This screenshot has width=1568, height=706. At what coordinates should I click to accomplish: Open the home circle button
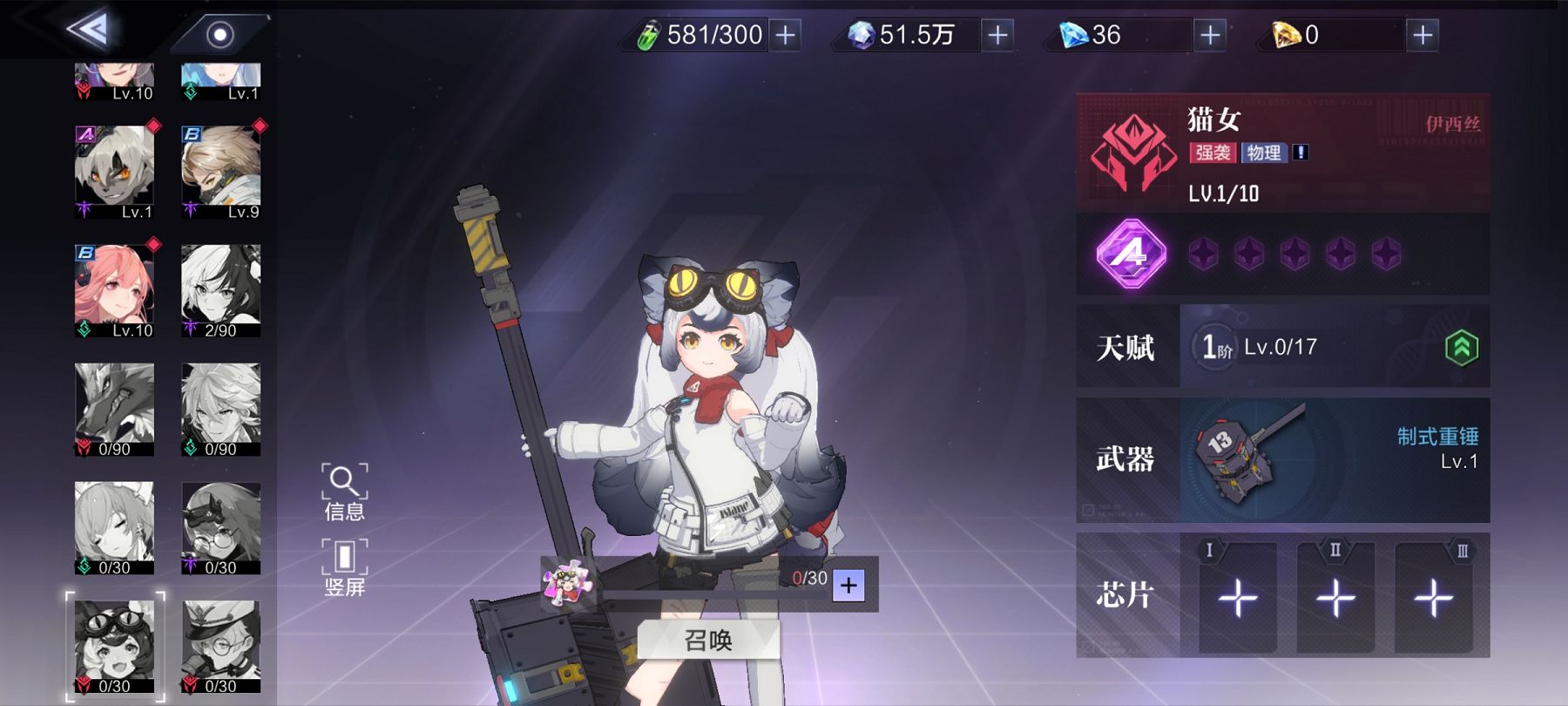coord(220,35)
